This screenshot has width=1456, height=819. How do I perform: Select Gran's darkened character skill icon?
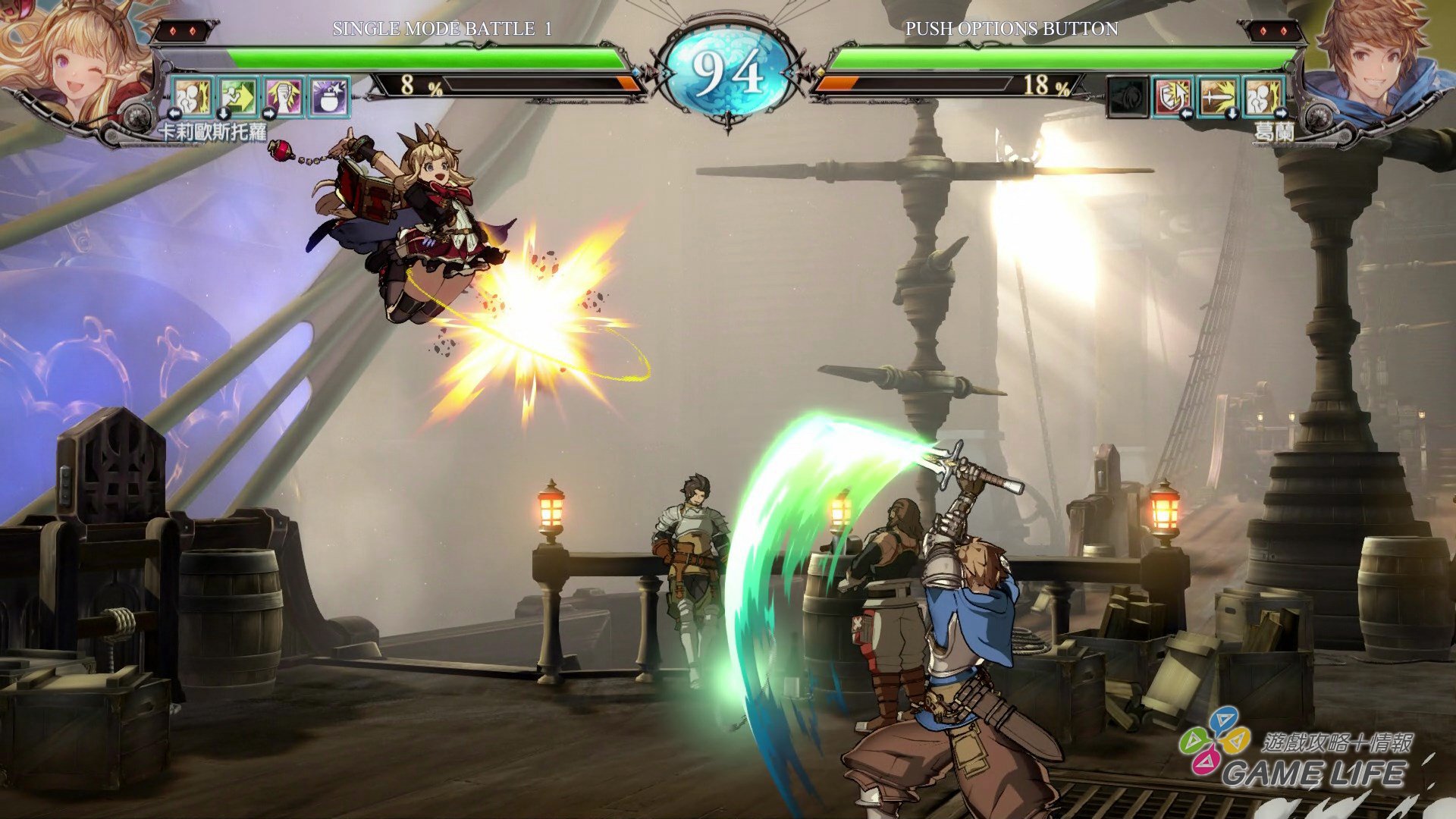coord(1128,96)
